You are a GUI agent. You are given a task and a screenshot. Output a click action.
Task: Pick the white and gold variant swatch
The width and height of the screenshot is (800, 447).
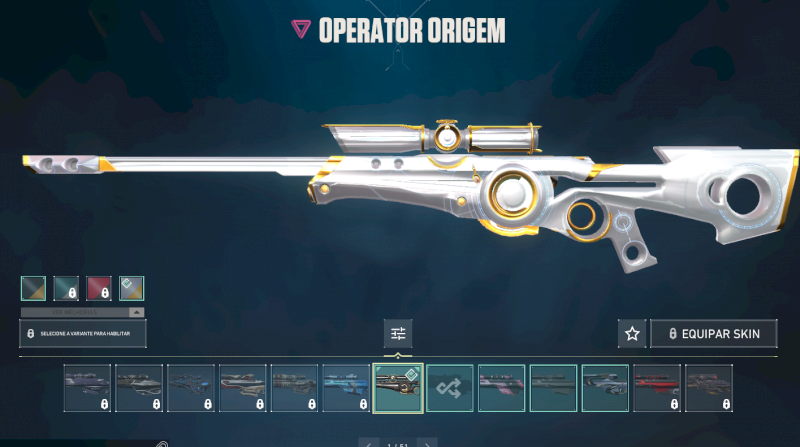[x=132, y=288]
